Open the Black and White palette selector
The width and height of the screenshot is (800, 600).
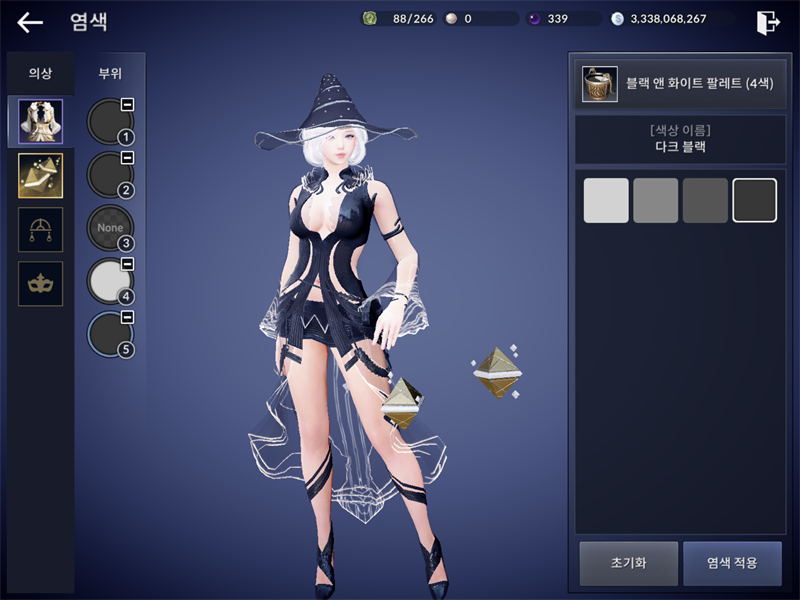click(676, 84)
